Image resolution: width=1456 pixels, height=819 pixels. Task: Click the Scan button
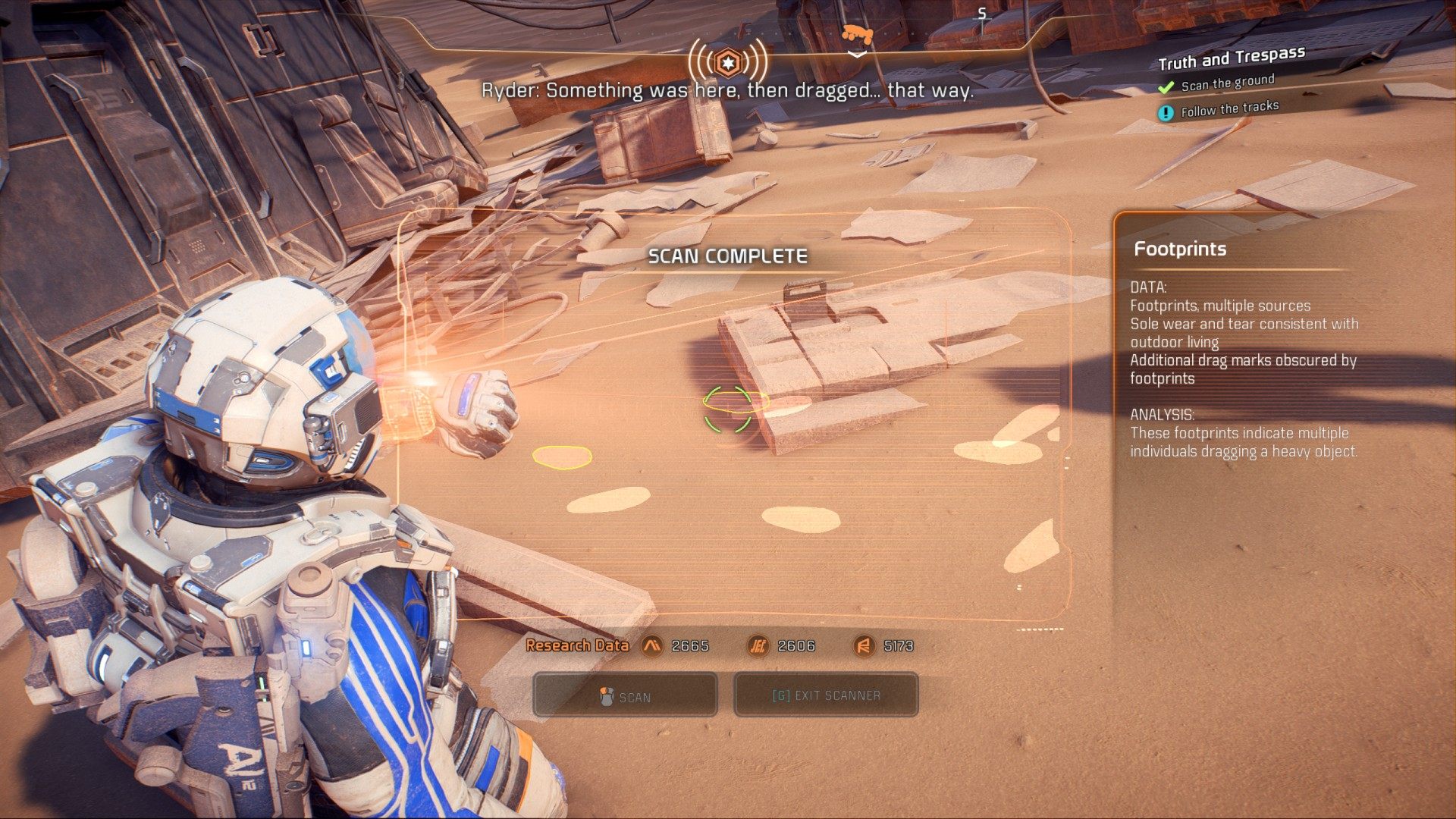[625, 695]
